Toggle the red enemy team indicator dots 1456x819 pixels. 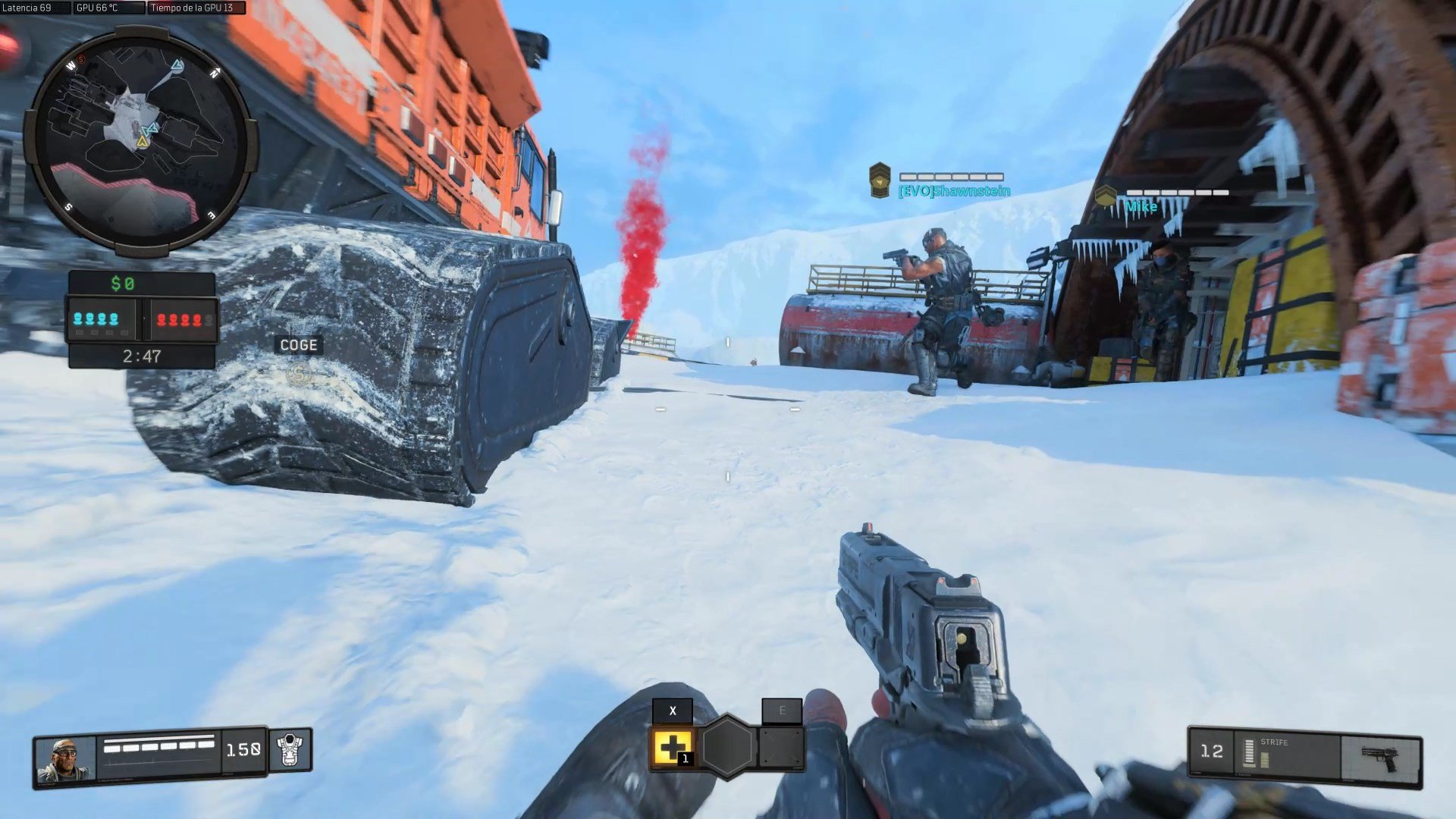click(x=180, y=319)
